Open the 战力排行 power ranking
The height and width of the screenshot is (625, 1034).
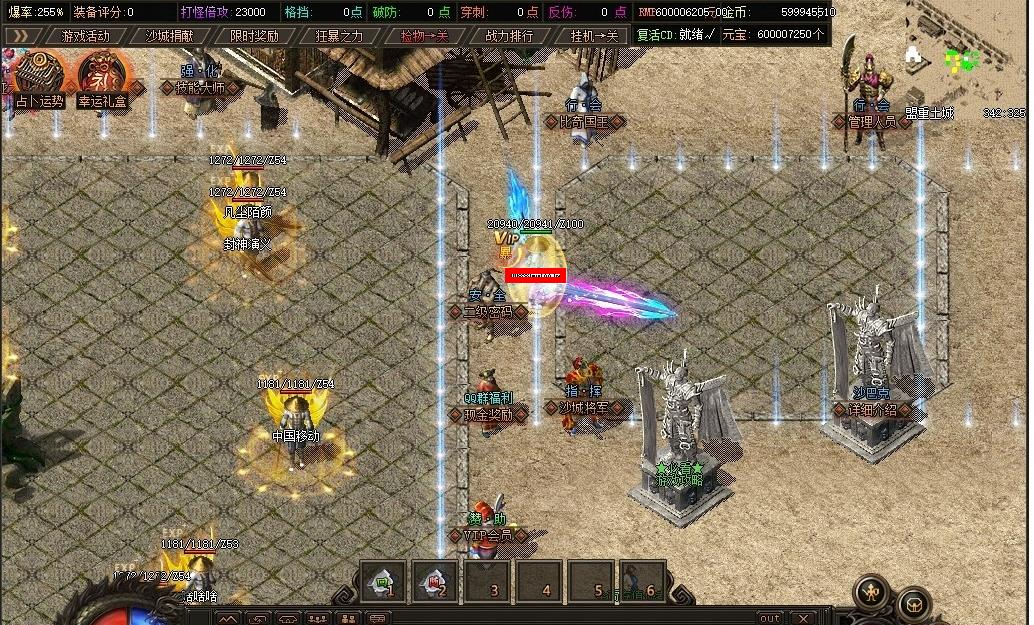point(509,36)
